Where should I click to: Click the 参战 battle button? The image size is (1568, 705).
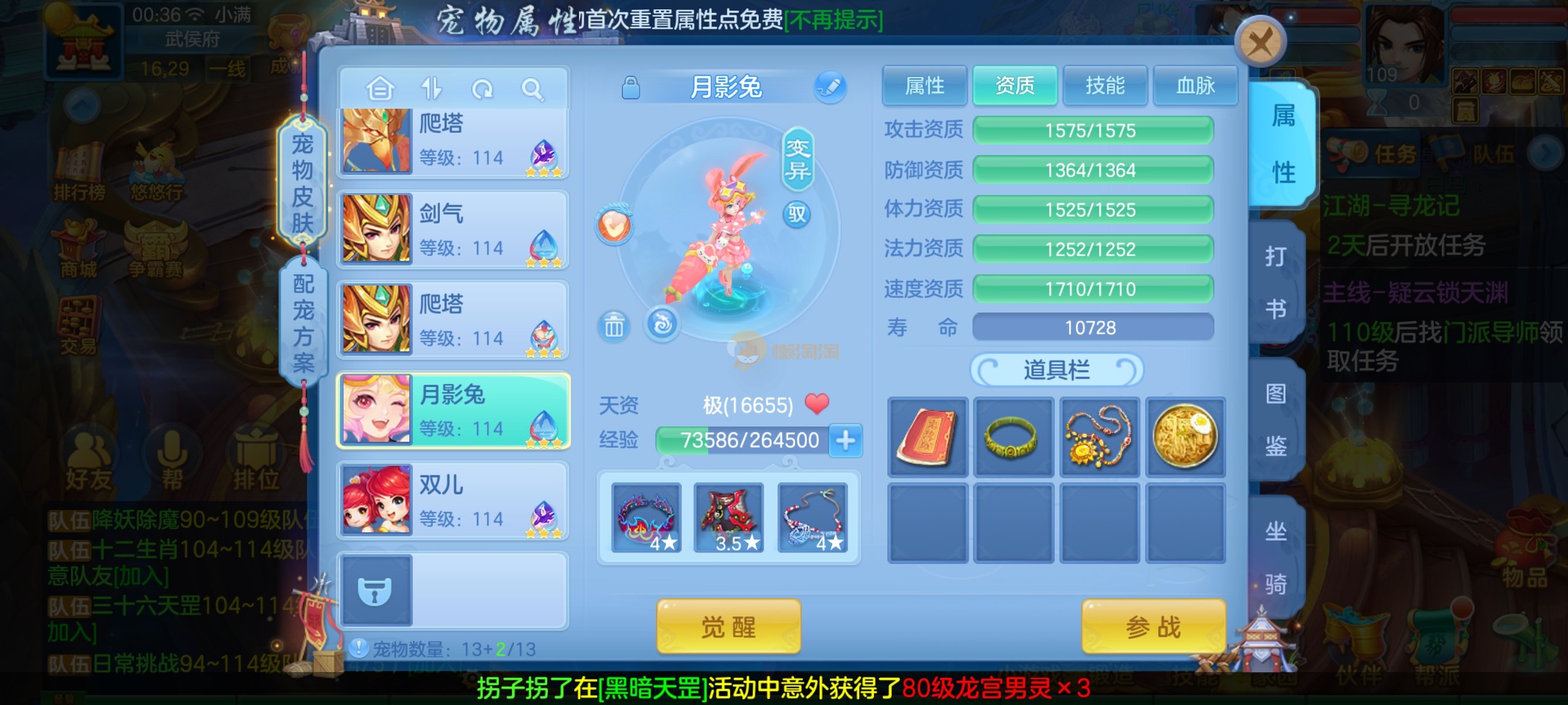coord(1153,626)
